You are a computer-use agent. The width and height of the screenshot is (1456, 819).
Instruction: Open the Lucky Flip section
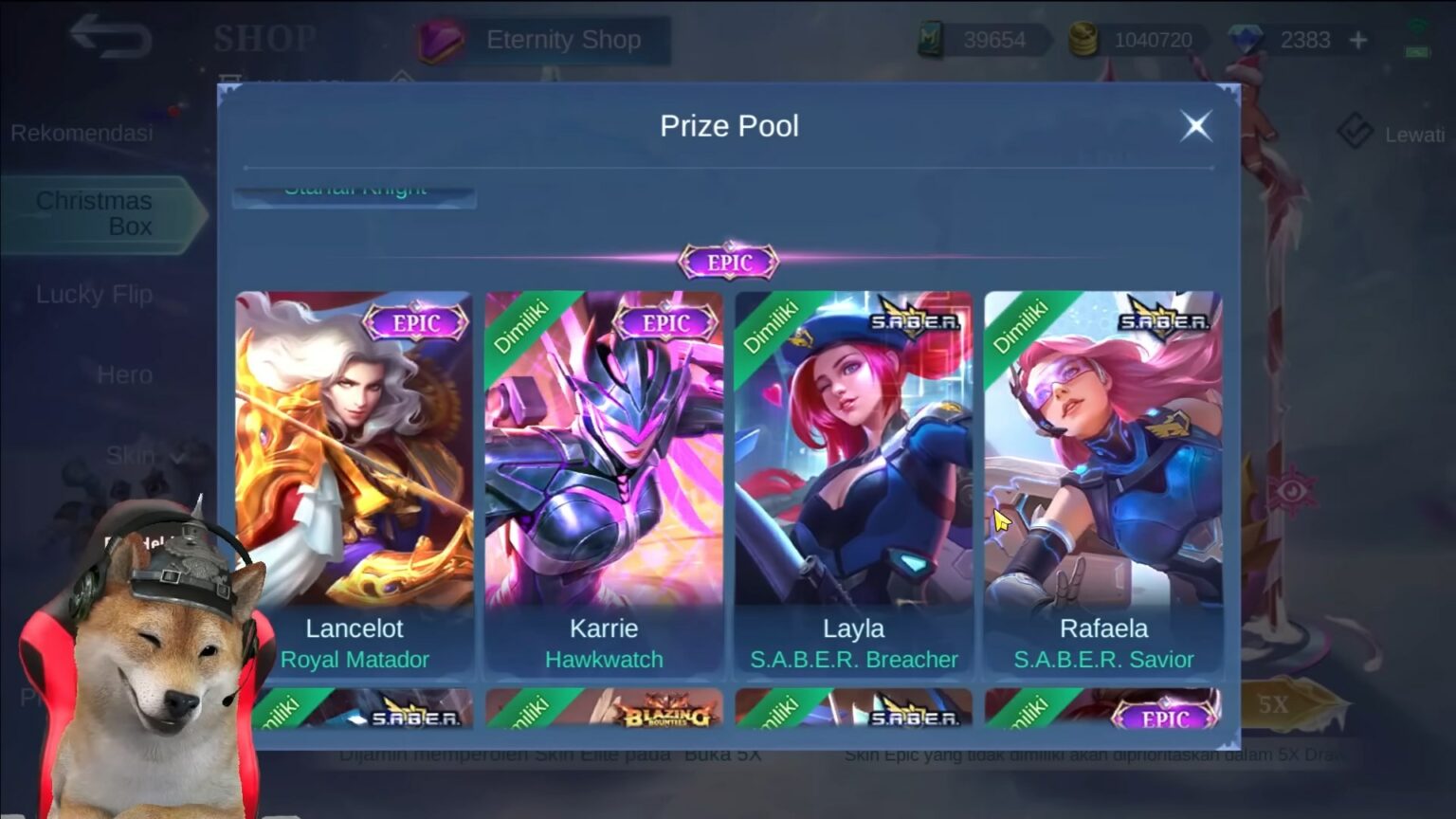95,295
